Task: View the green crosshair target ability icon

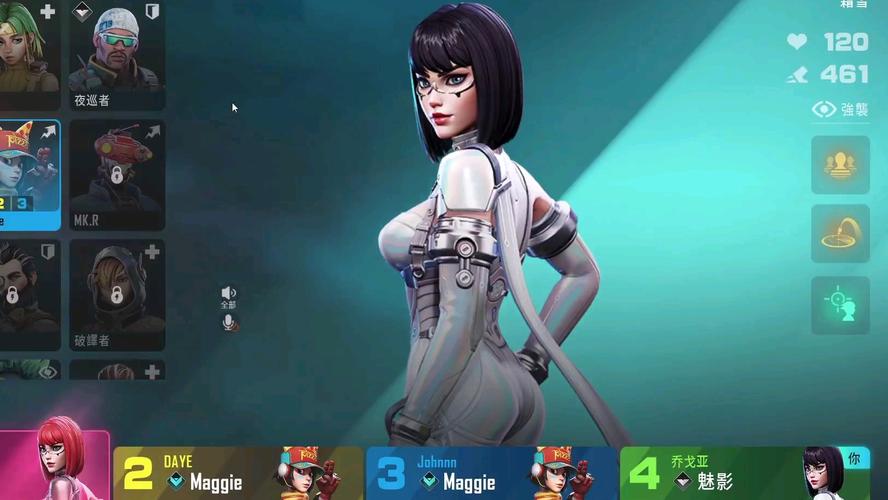Action: coord(840,305)
